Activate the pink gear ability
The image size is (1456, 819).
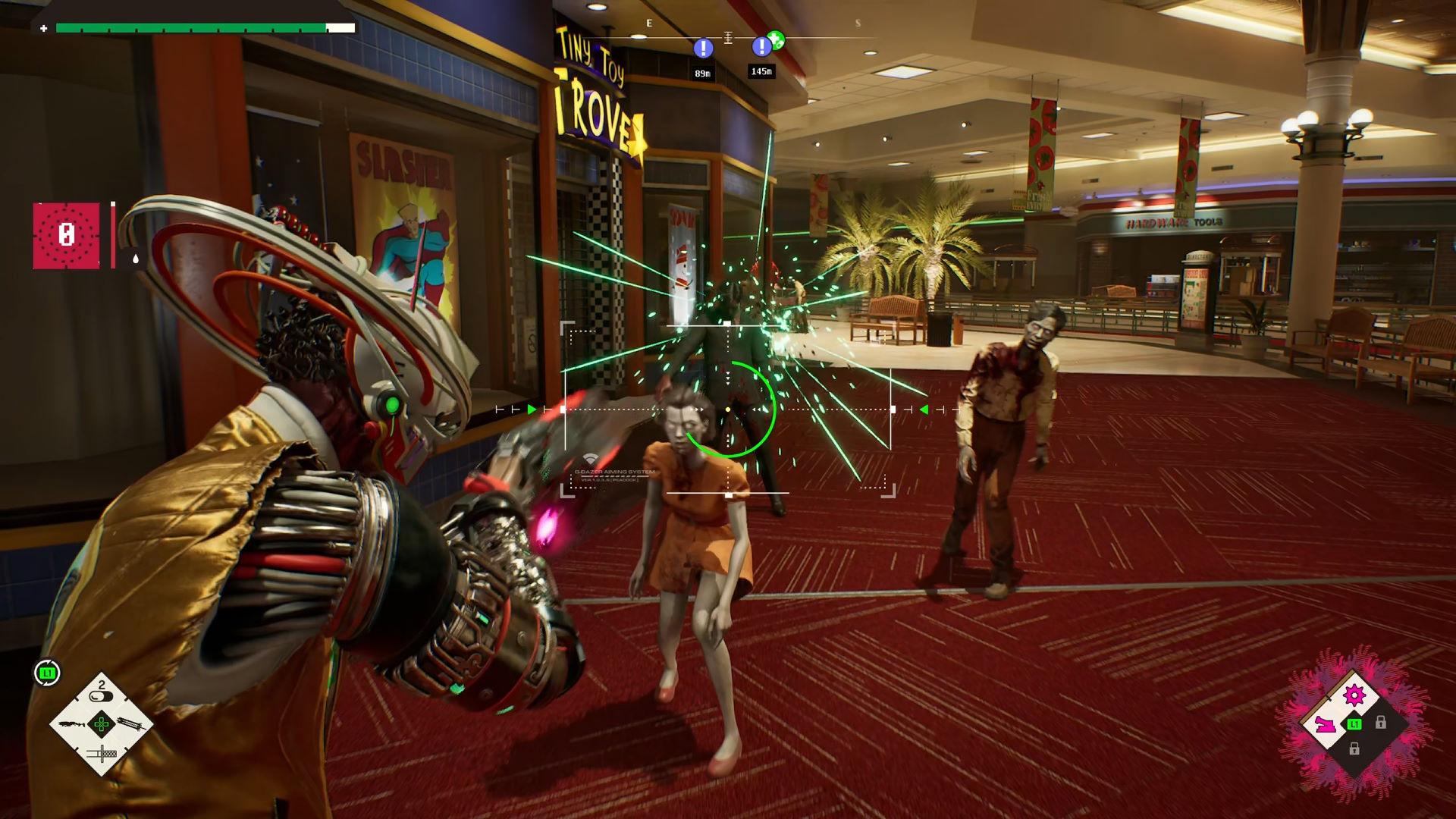click(x=1354, y=695)
